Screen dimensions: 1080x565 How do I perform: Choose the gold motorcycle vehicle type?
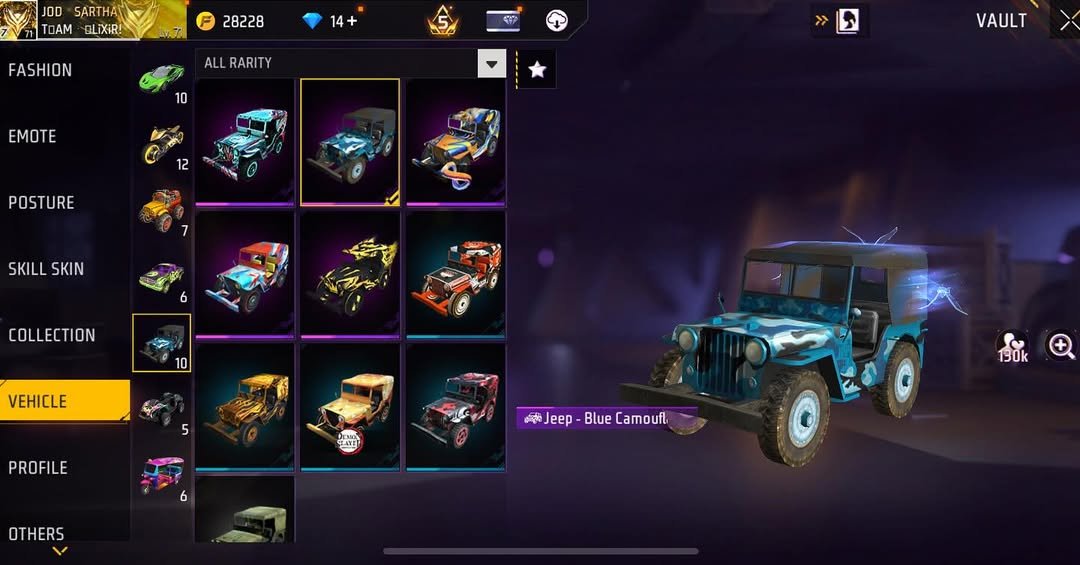click(x=161, y=141)
